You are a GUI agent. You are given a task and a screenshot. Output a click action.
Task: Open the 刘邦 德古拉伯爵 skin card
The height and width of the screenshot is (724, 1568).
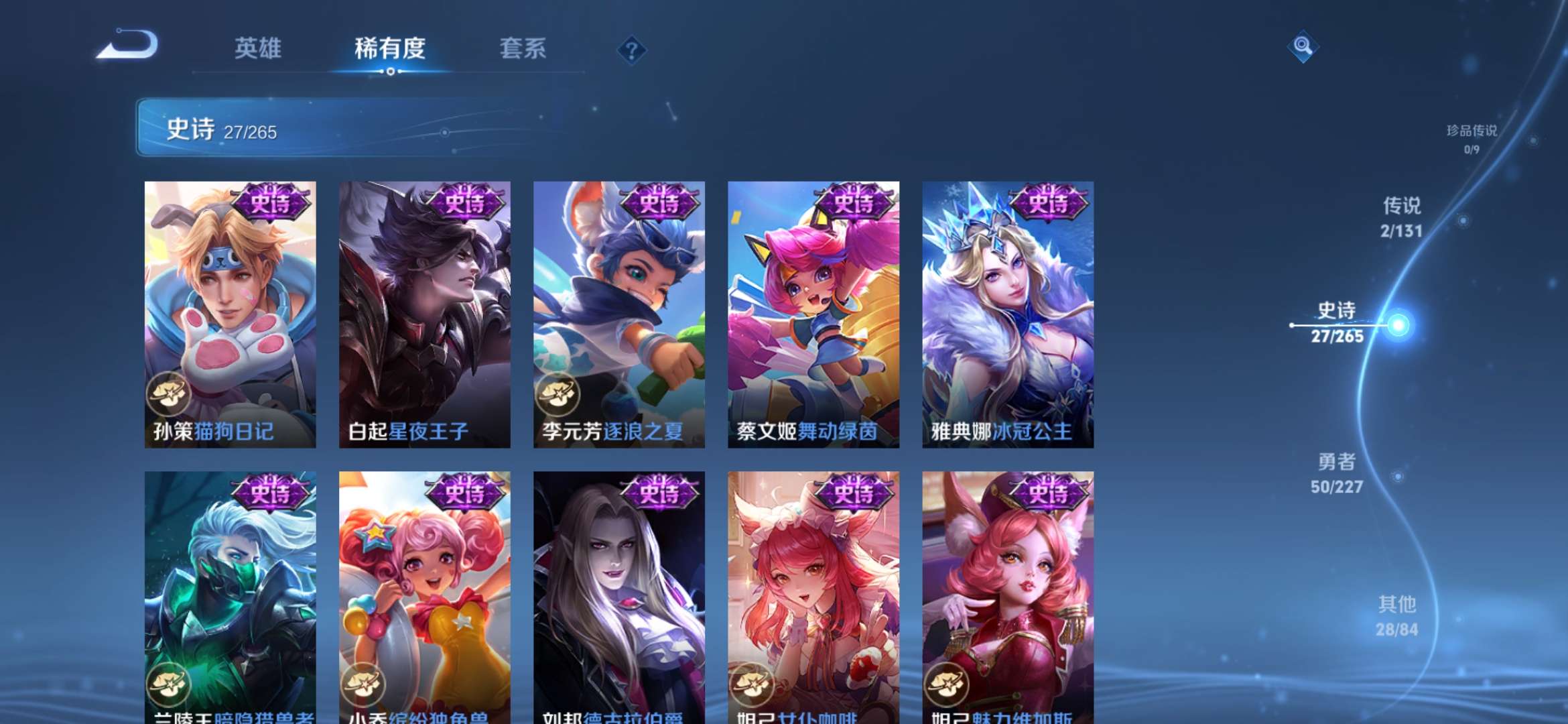[x=618, y=597]
